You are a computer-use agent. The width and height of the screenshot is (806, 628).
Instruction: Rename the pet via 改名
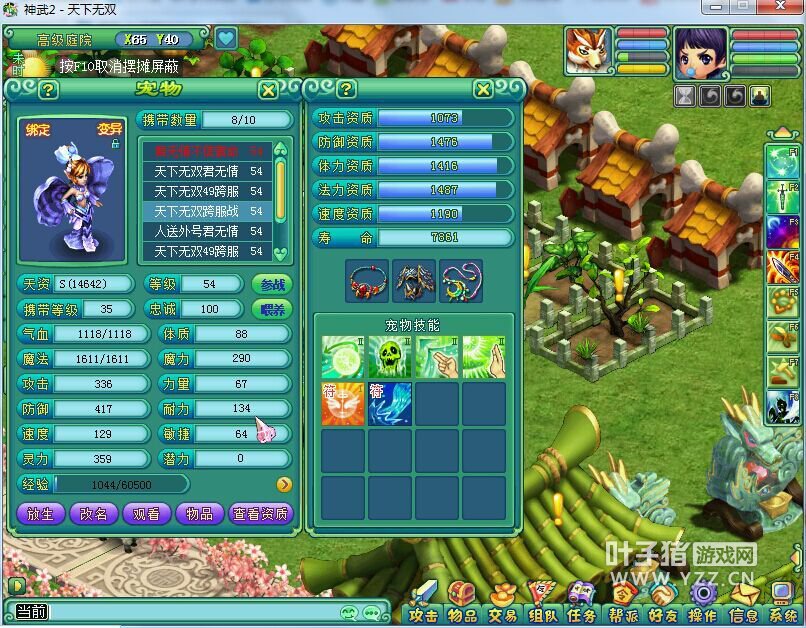click(93, 514)
